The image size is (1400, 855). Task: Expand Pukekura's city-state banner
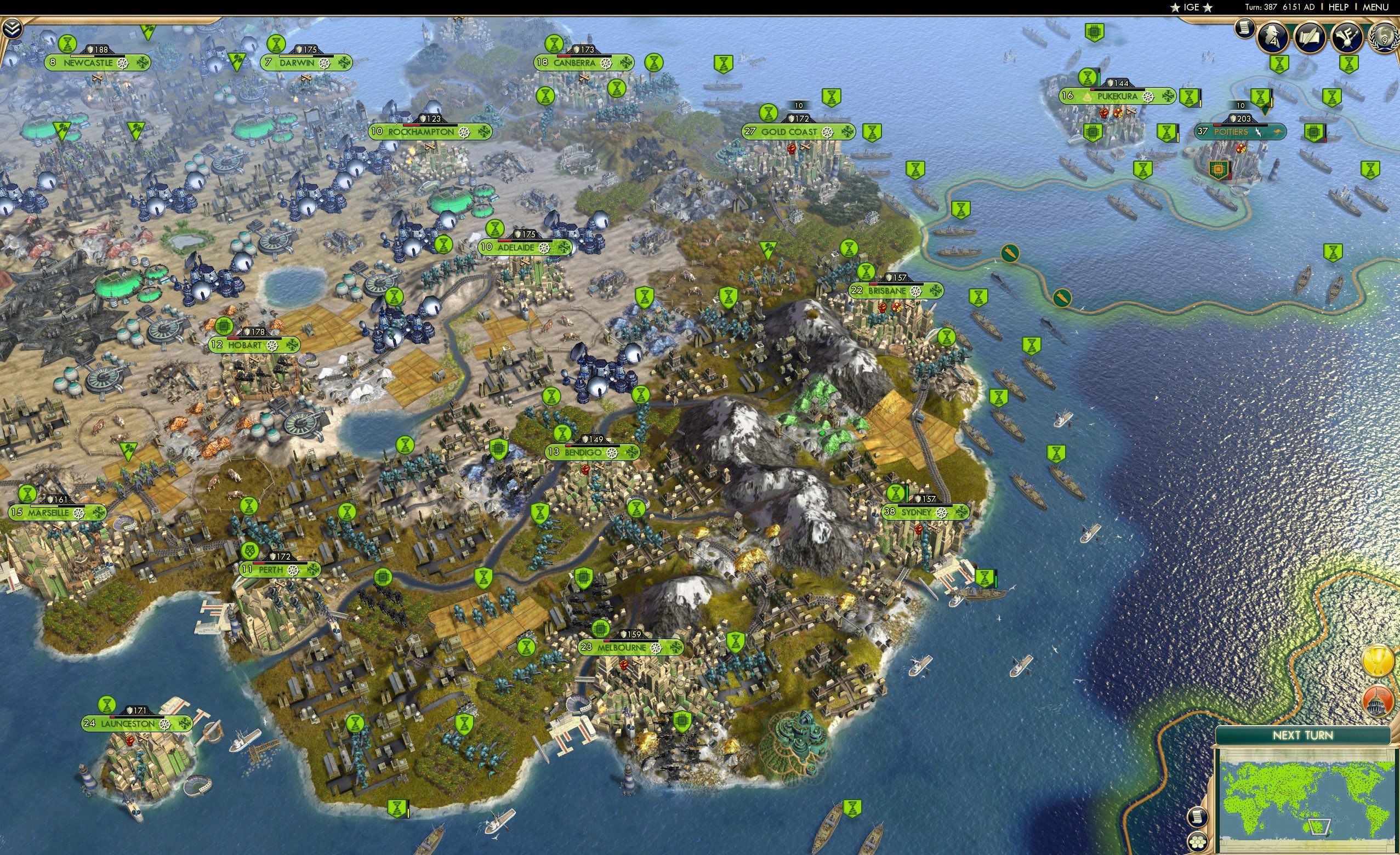click(x=1168, y=96)
